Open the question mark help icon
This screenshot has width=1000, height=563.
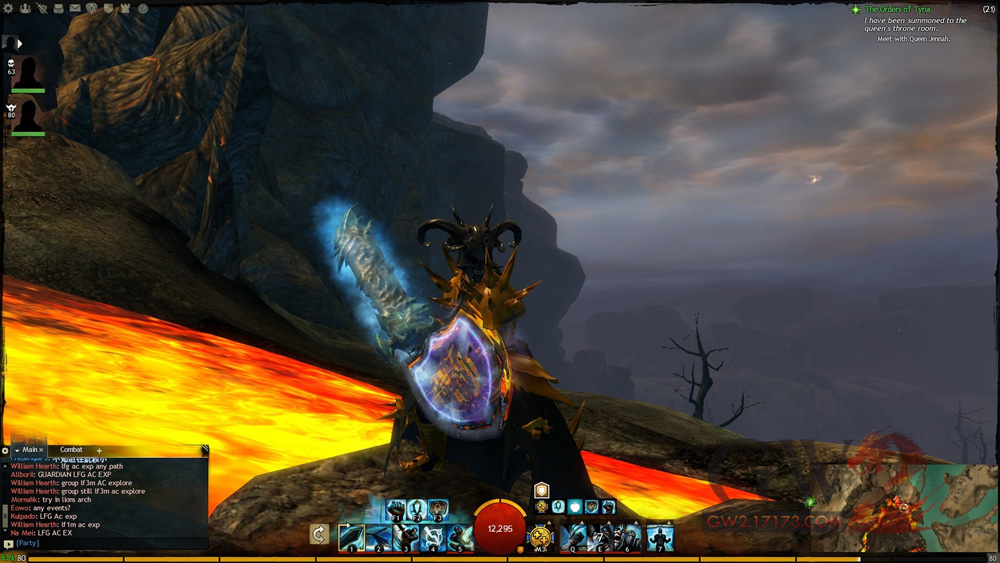[144, 8]
